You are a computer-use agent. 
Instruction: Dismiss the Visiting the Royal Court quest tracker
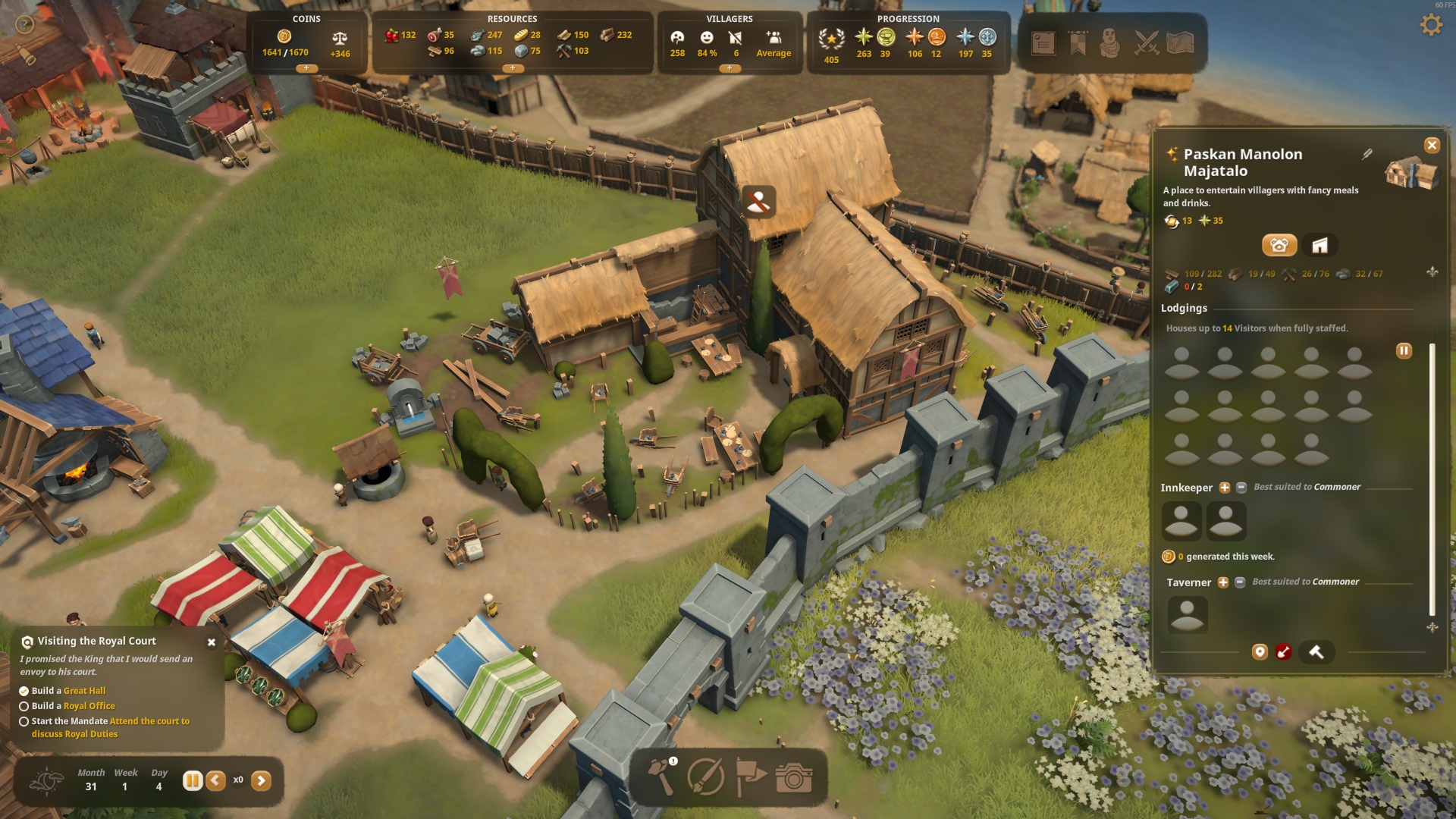212,642
